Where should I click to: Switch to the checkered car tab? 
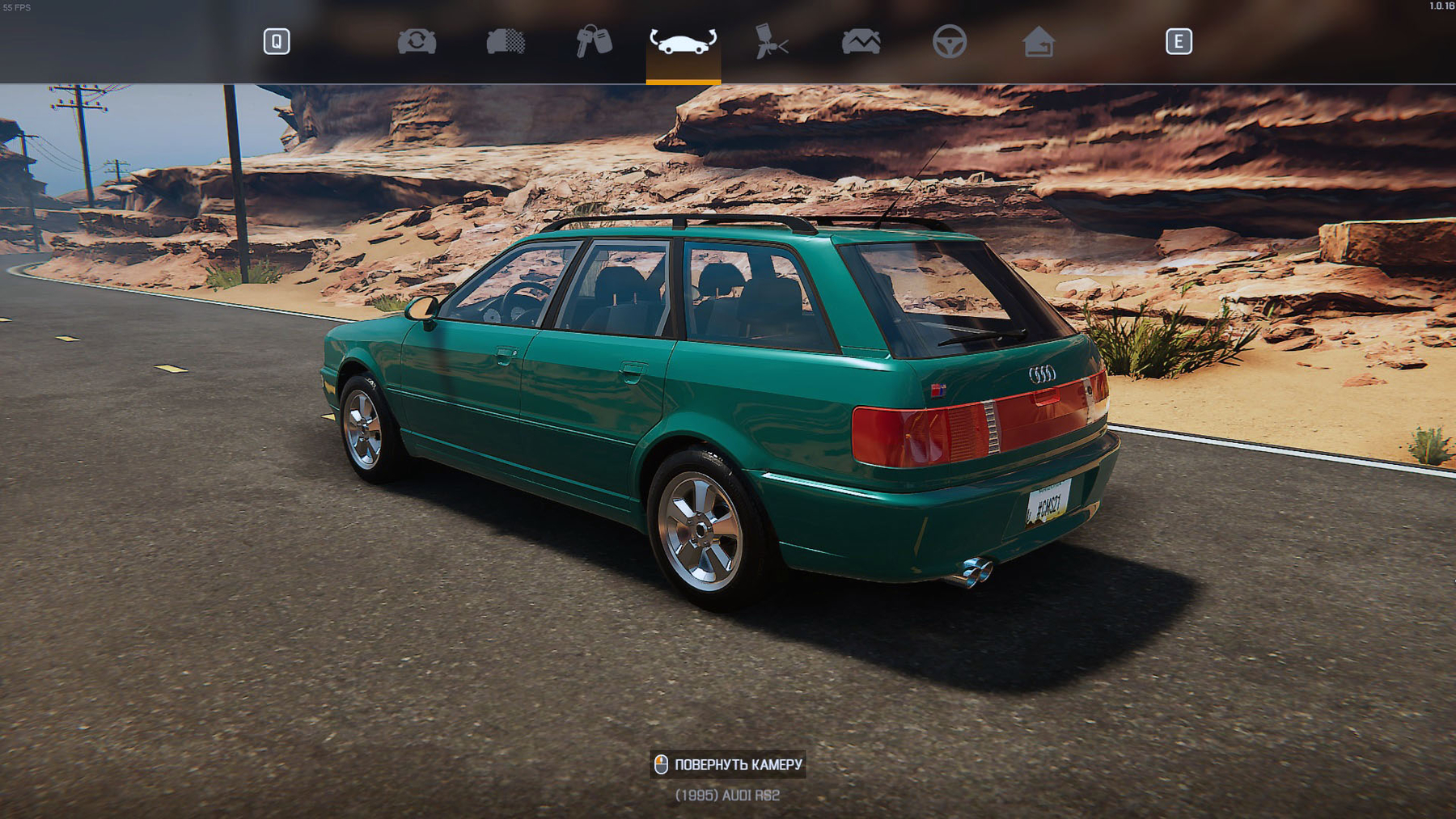coord(506,41)
